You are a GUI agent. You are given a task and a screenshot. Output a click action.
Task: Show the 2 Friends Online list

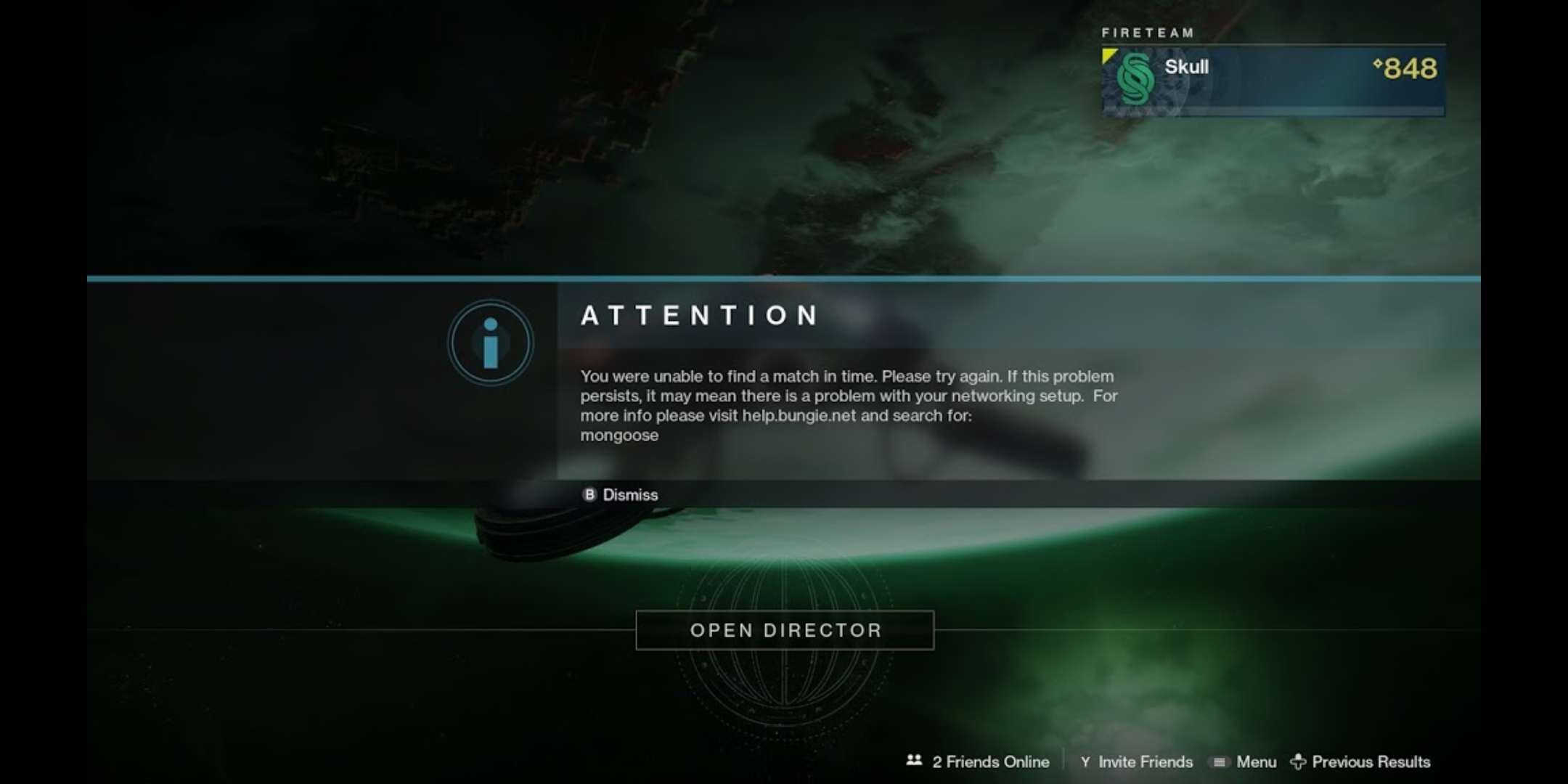click(x=979, y=761)
